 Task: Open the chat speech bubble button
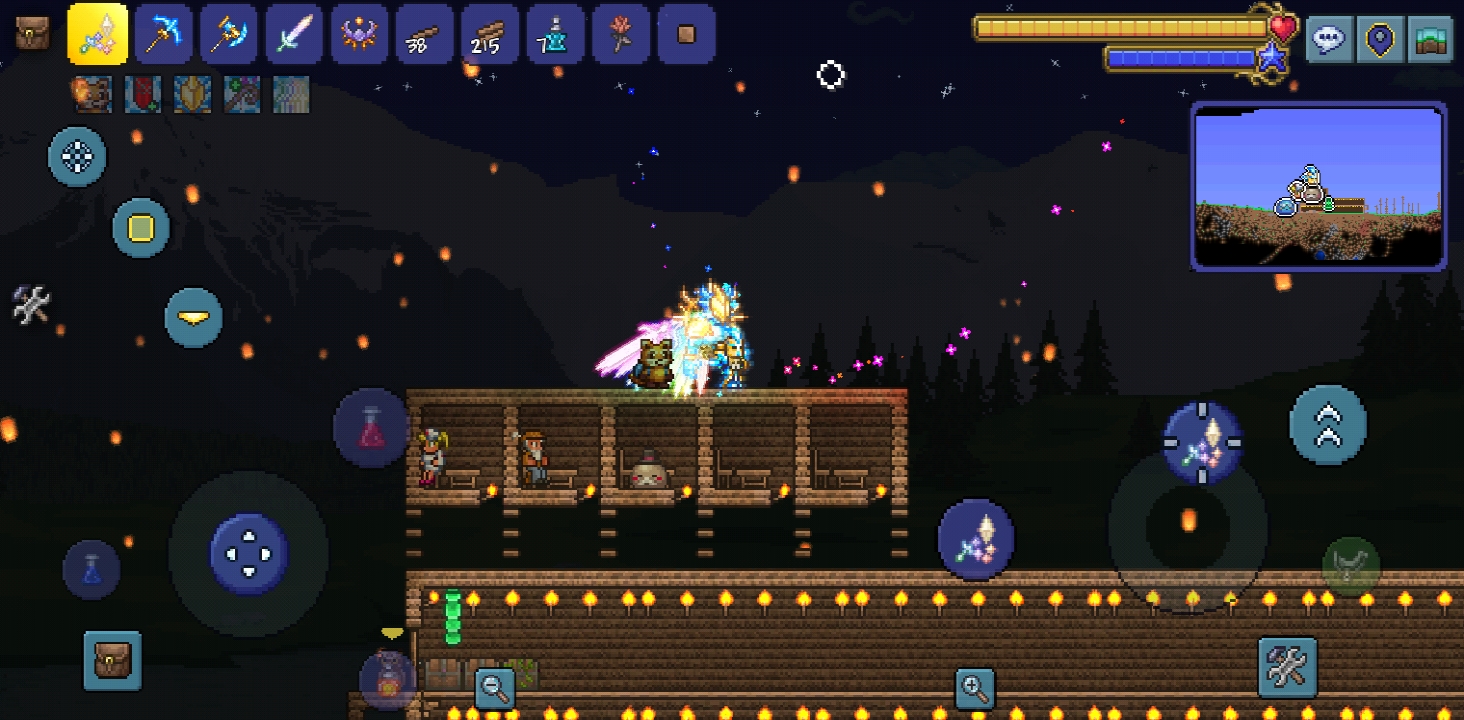(1330, 40)
